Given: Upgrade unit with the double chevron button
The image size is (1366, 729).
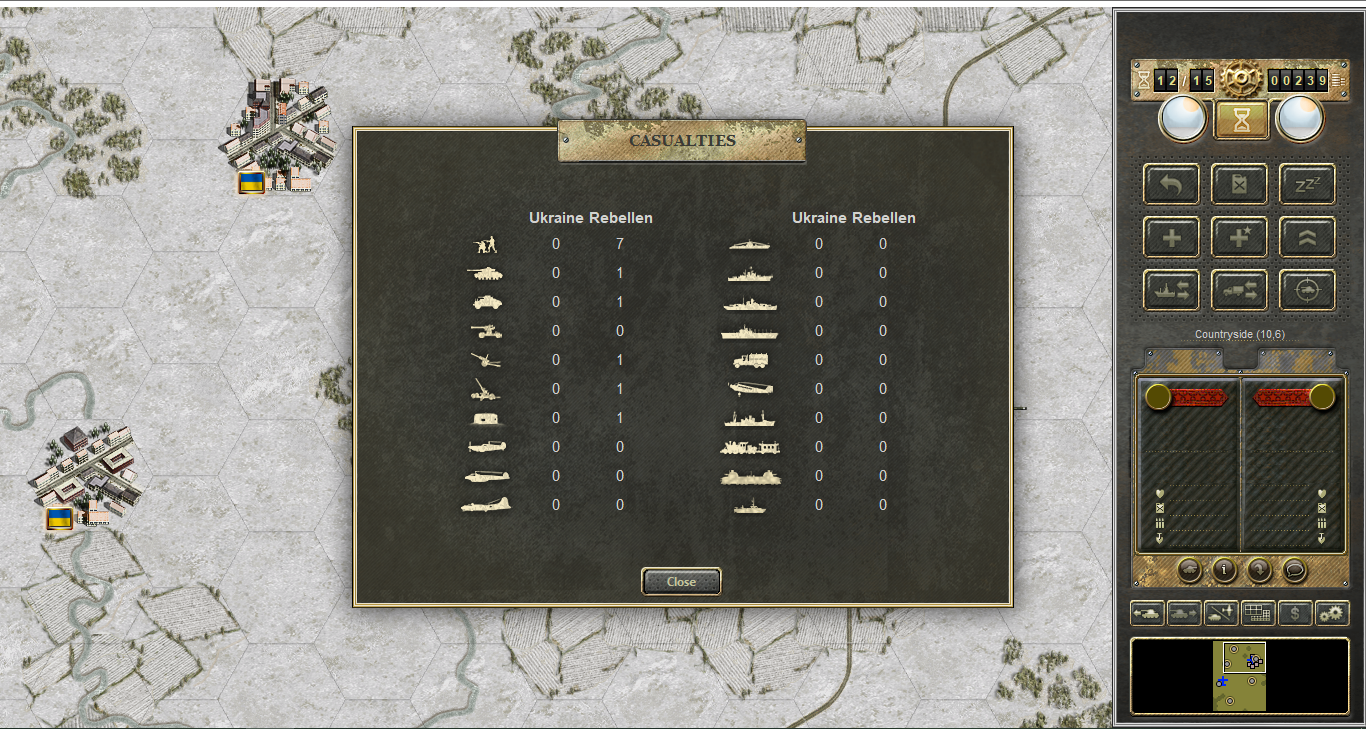Looking at the screenshot, I should (x=1308, y=237).
